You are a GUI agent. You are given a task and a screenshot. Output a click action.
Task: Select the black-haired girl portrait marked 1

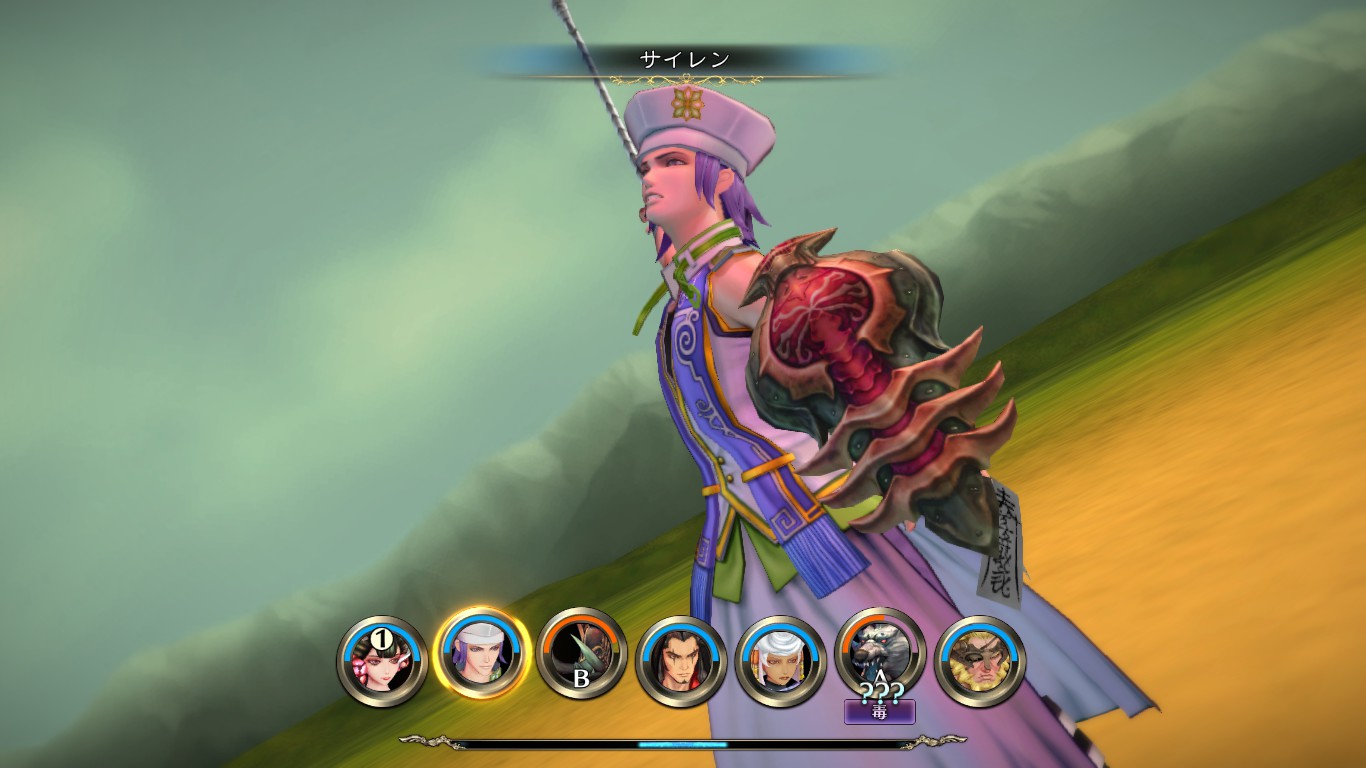[x=382, y=660]
